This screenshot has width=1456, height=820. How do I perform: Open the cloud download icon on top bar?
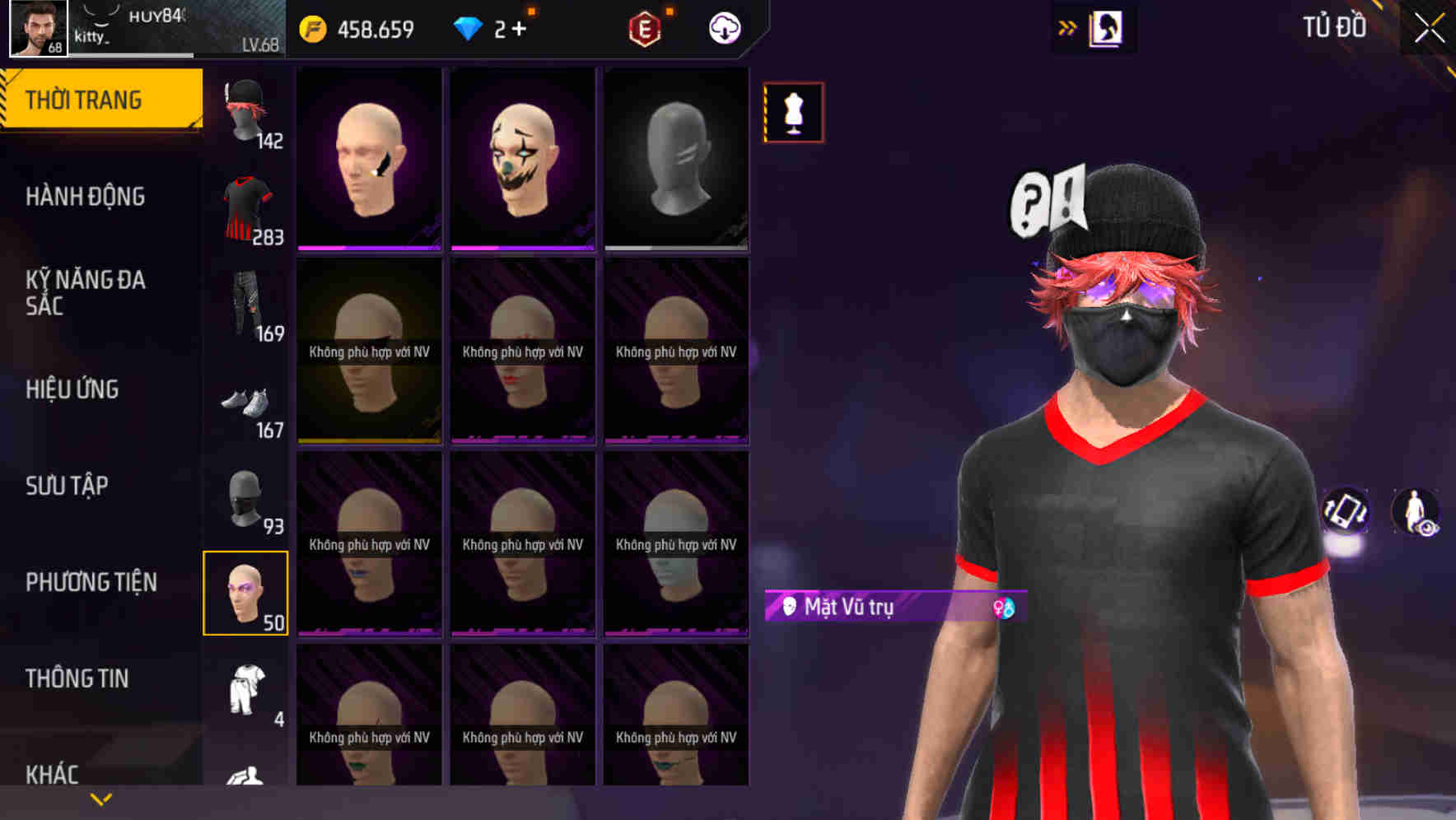723,27
